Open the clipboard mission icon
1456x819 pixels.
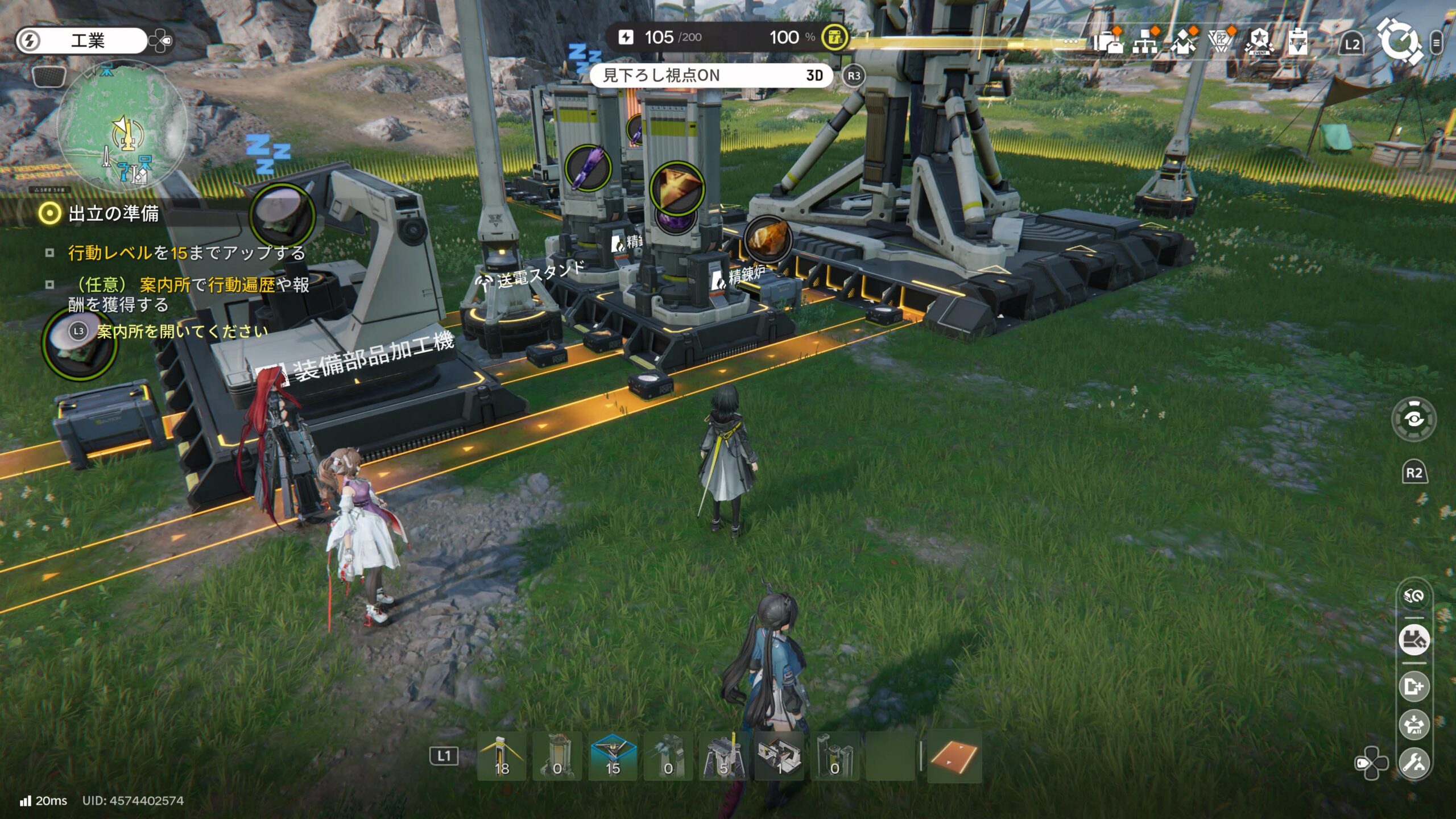coord(1297,42)
